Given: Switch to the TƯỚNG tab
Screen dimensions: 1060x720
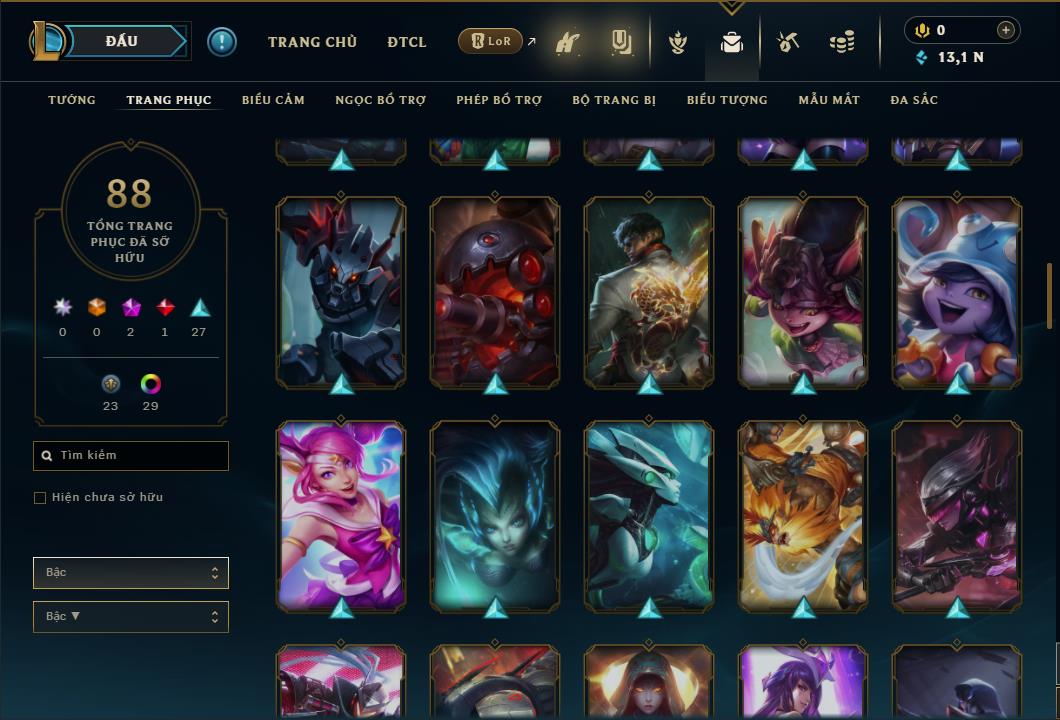Looking at the screenshot, I should [x=72, y=100].
